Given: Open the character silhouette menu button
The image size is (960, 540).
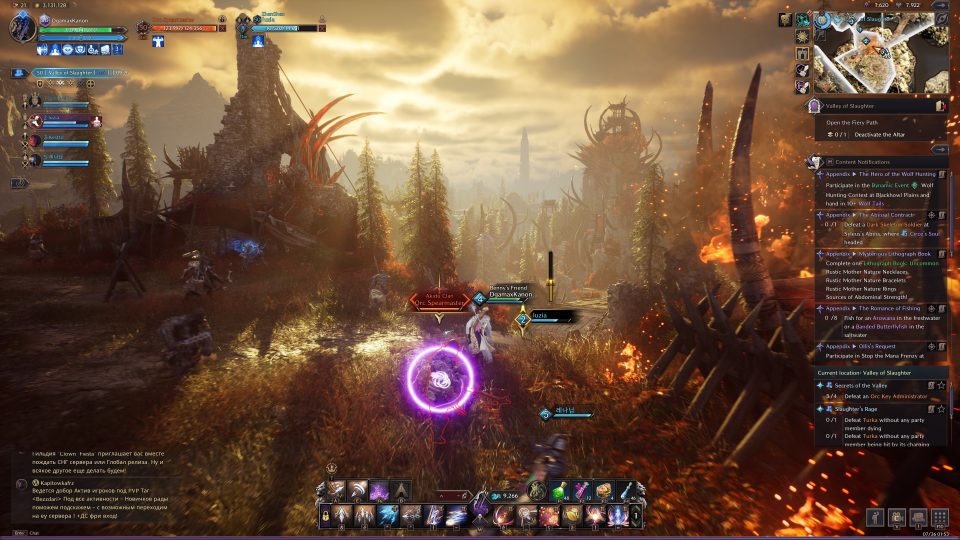Looking at the screenshot, I should (x=873, y=517).
